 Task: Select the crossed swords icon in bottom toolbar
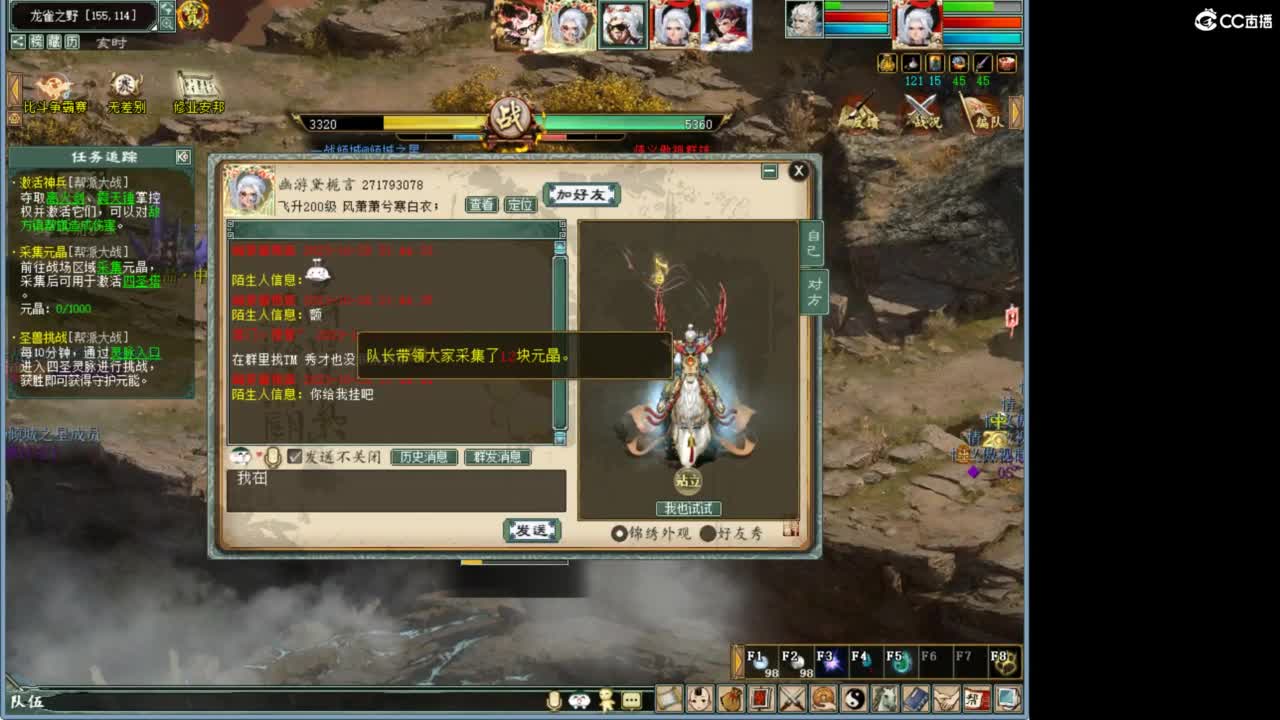791,698
